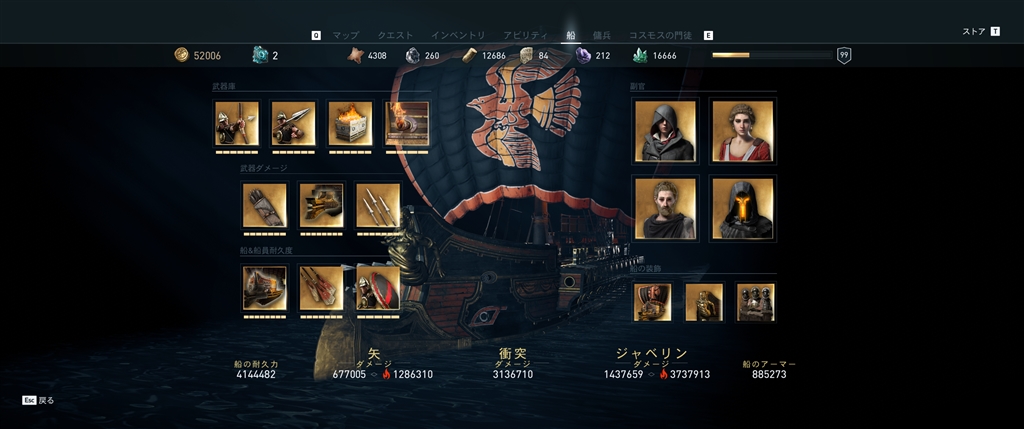Choose the javelin thrower arsenal upgrade

click(293, 123)
